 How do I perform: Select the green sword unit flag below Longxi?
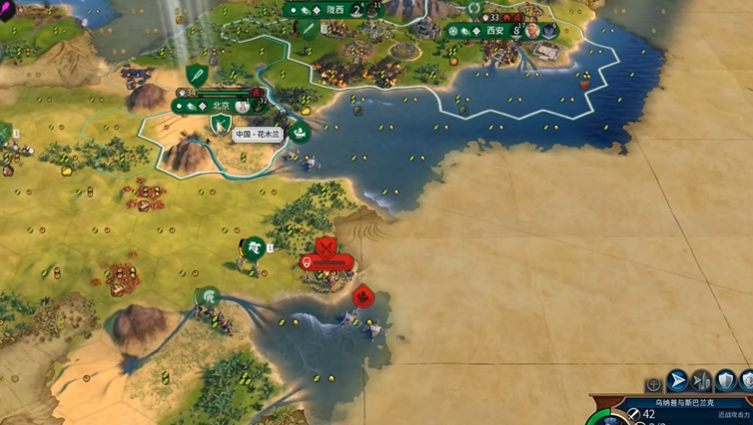[308, 29]
